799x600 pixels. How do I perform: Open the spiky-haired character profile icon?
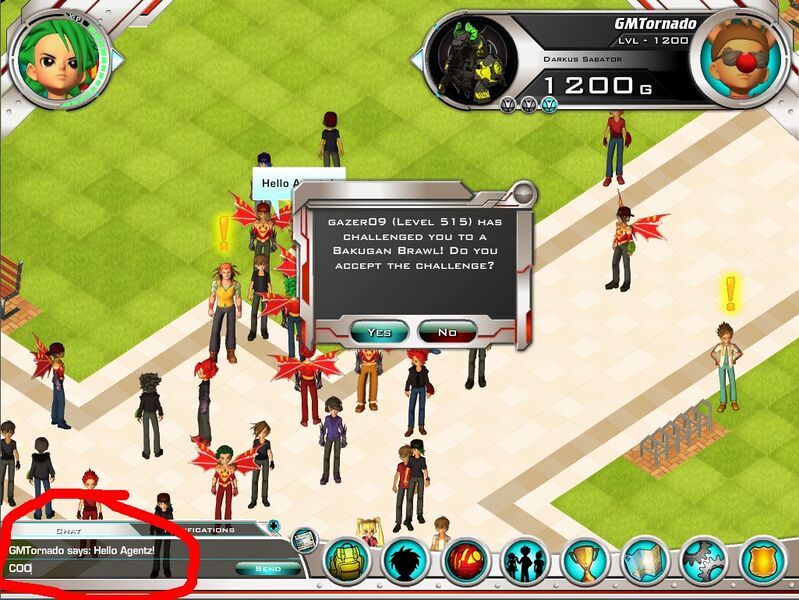pyautogui.click(x=405, y=561)
